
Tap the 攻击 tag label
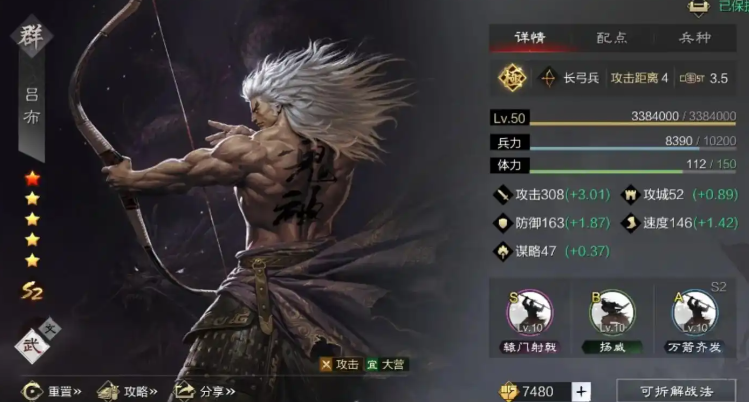click(339, 366)
